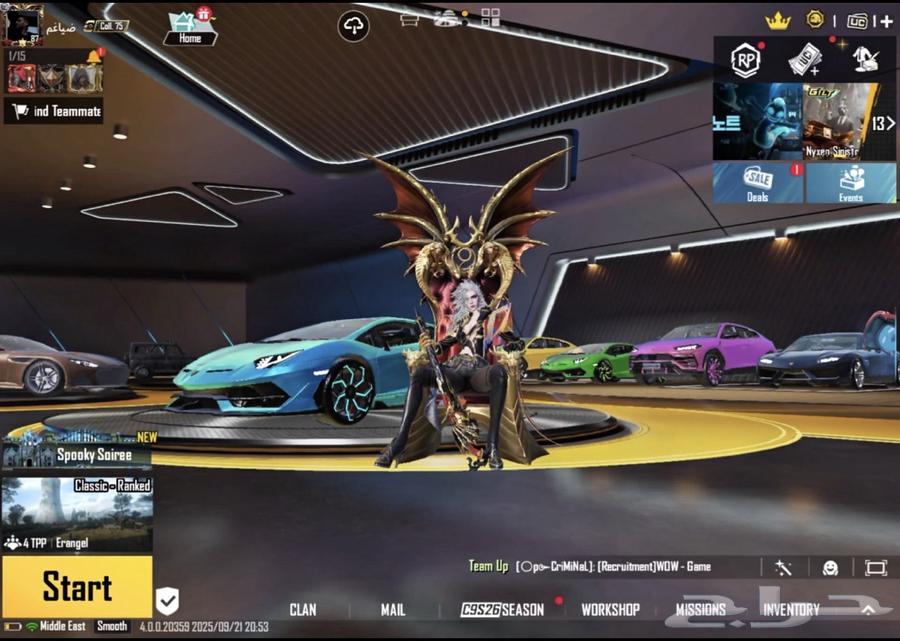
Task: Start the Classic Ranked match
Action: (x=77, y=587)
